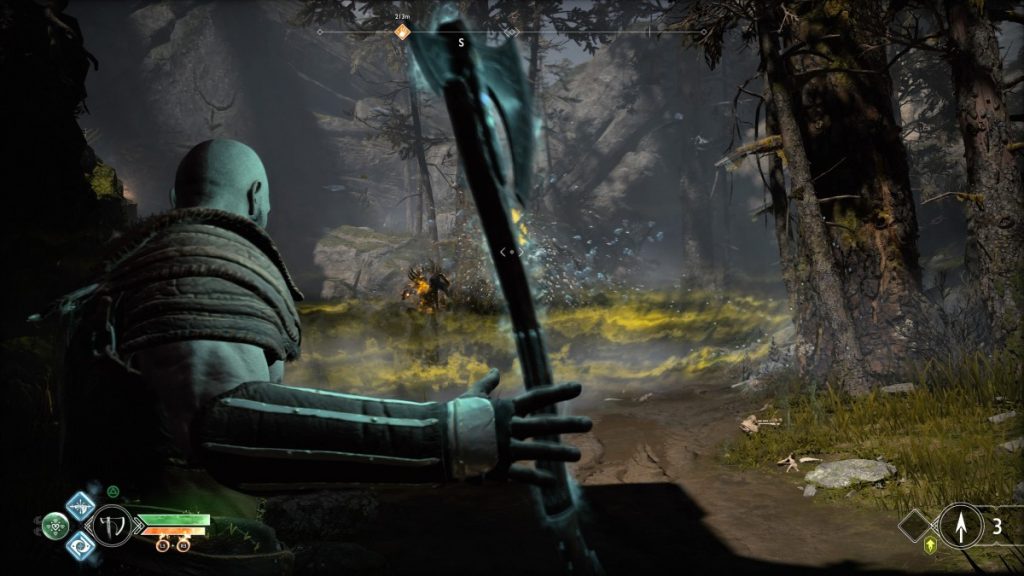The height and width of the screenshot is (576, 1024).
Task: Click the small yellow-green hexagon icon
Action: [x=929, y=545]
